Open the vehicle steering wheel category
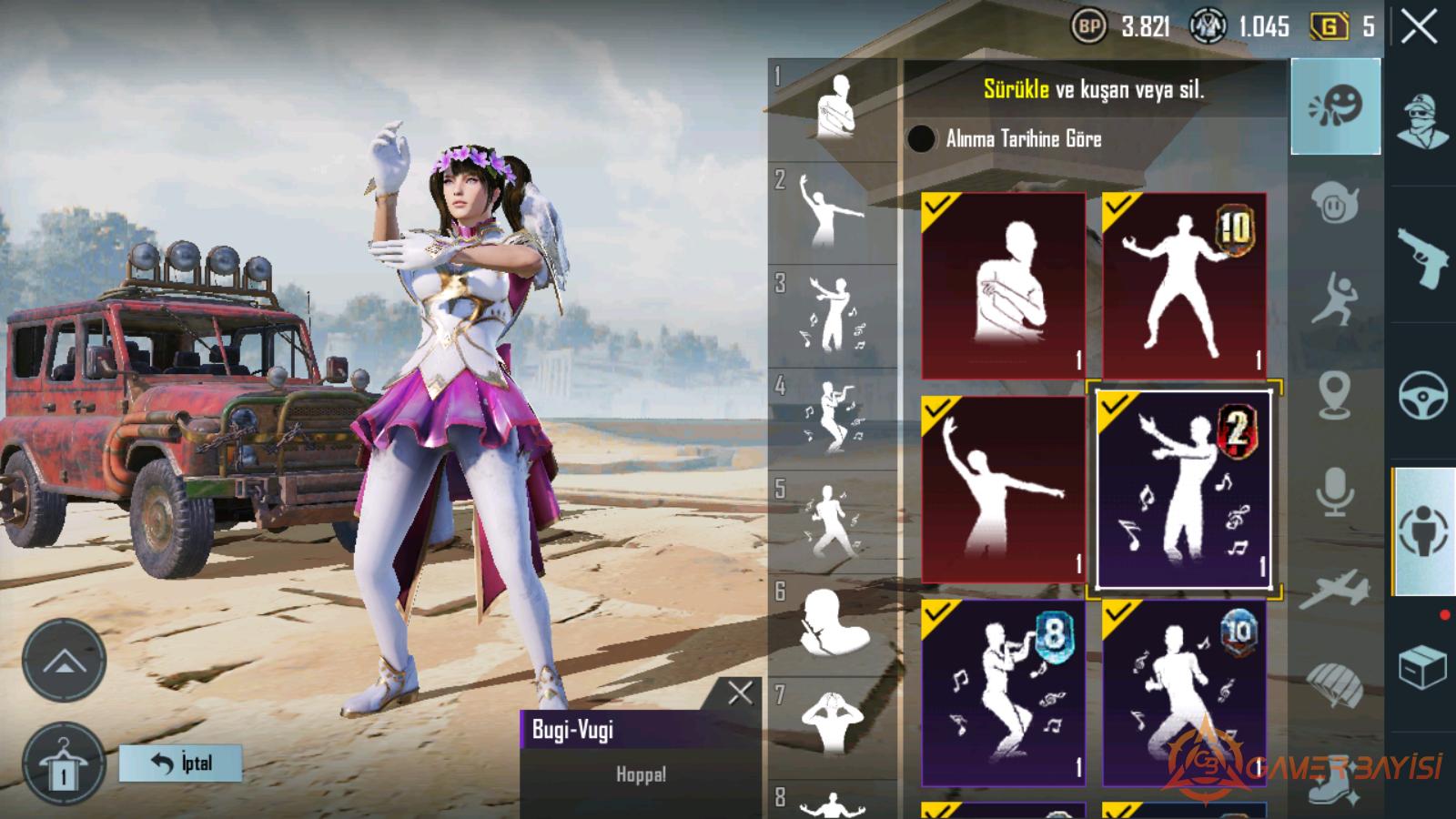Screen dimensions: 1456x819 click(1422, 395)
